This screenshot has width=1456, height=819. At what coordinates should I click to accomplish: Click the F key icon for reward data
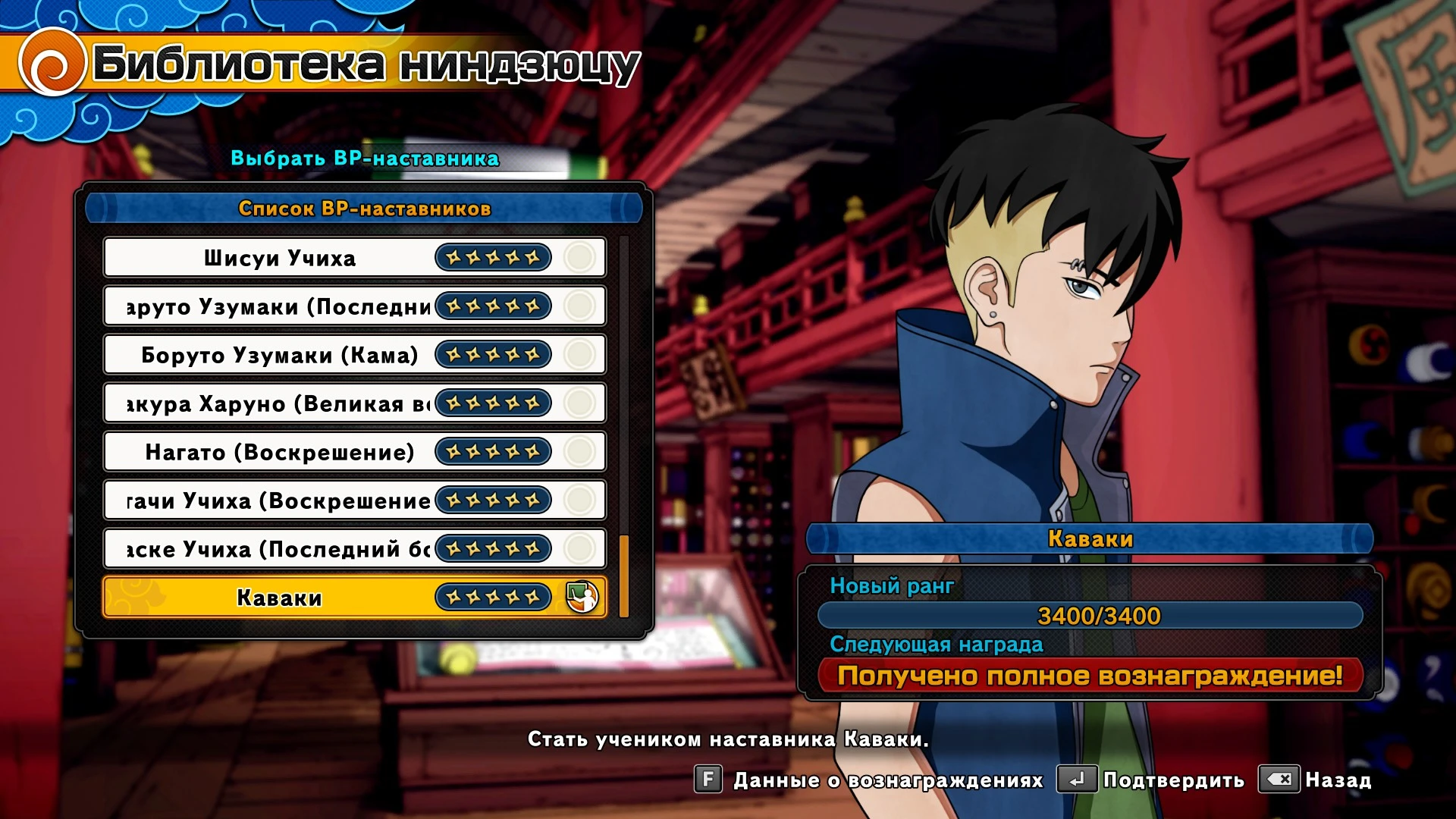pos(708,779)
